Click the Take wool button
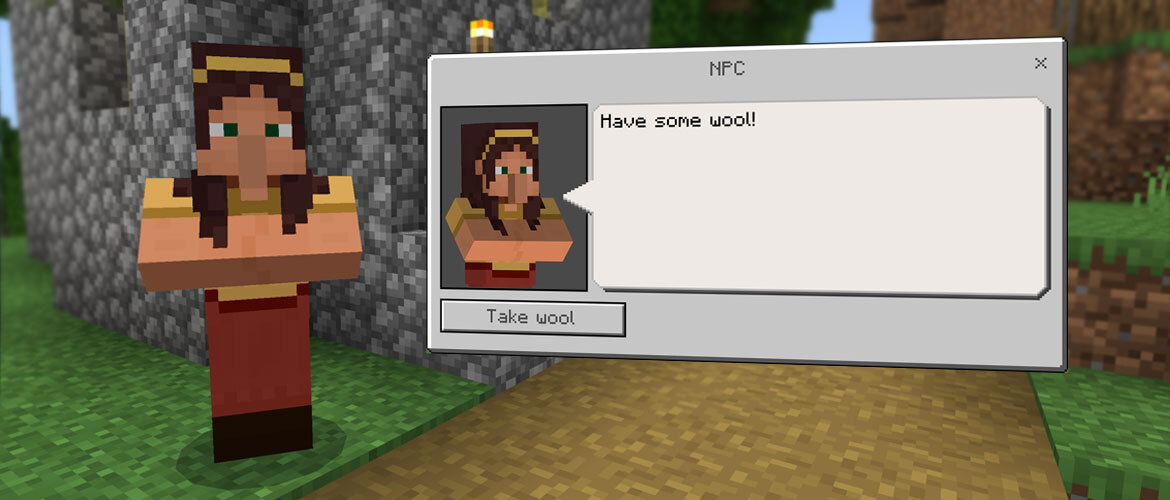This screenshot has width=1170, height=500. (532, 318)
